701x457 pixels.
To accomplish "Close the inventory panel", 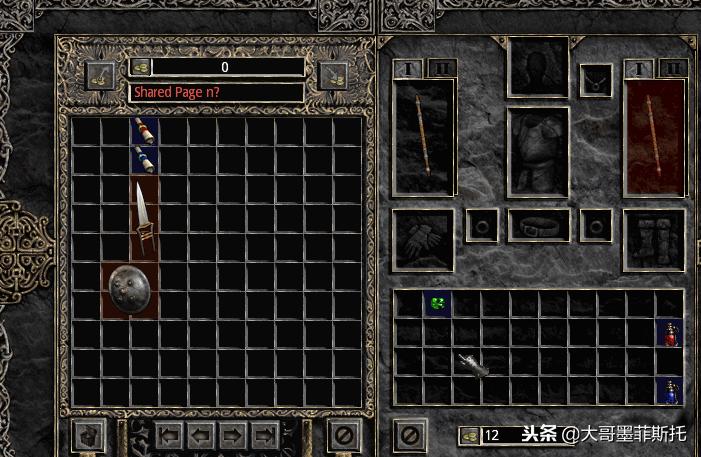I will coord(410,435).
